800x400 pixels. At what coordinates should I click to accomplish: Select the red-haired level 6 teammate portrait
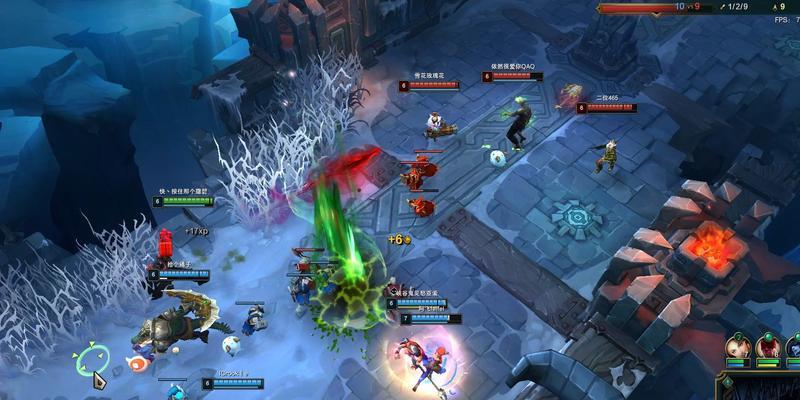tap(768, 346)
